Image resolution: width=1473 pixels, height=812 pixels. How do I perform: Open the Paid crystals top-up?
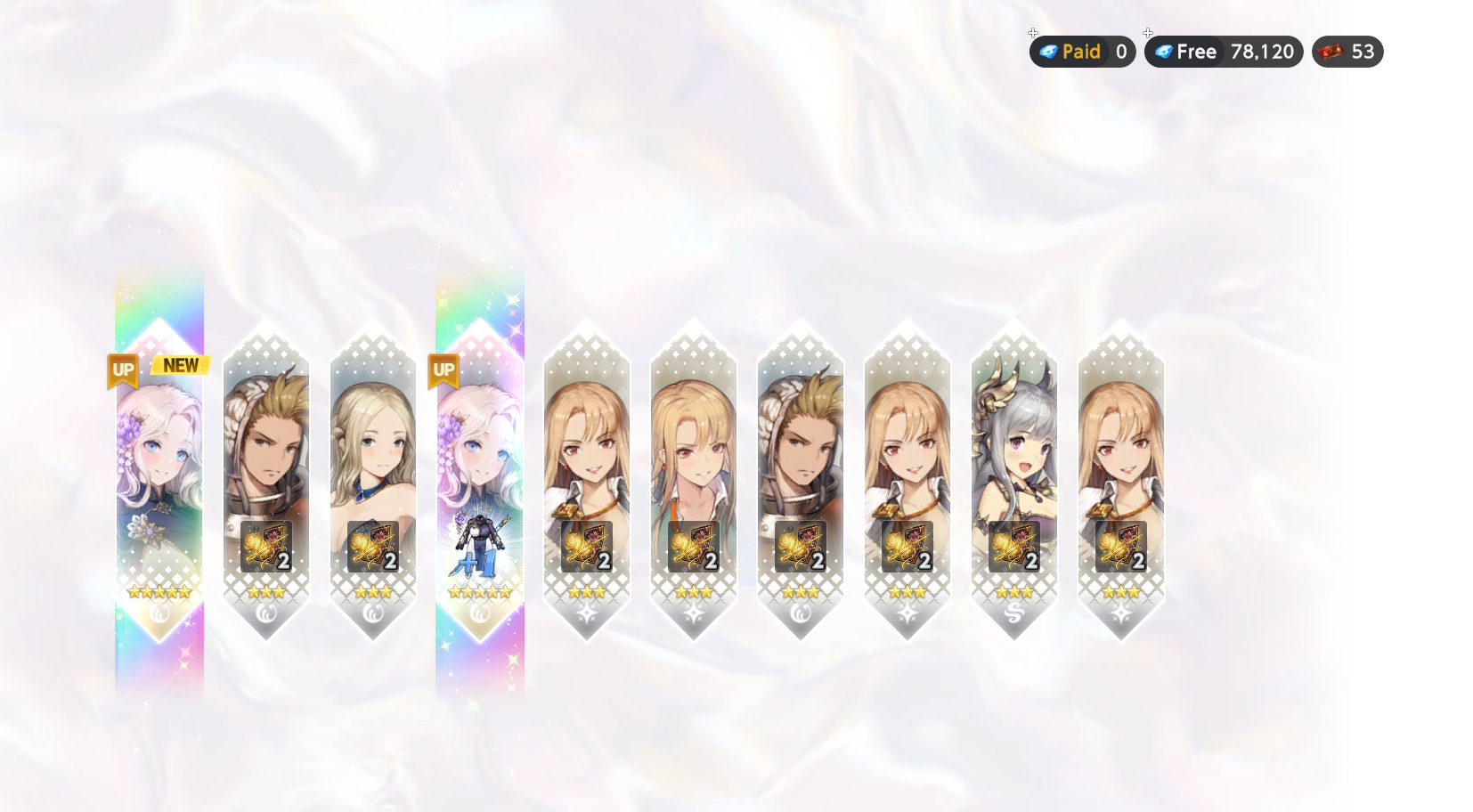tap(1082, 52)
